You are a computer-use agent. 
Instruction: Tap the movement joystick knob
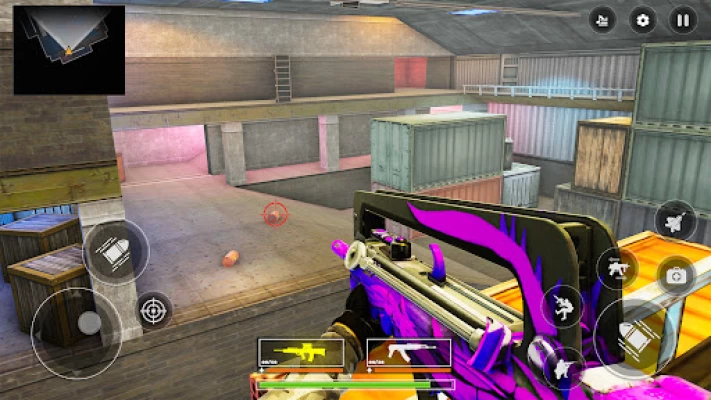[89, 323]
